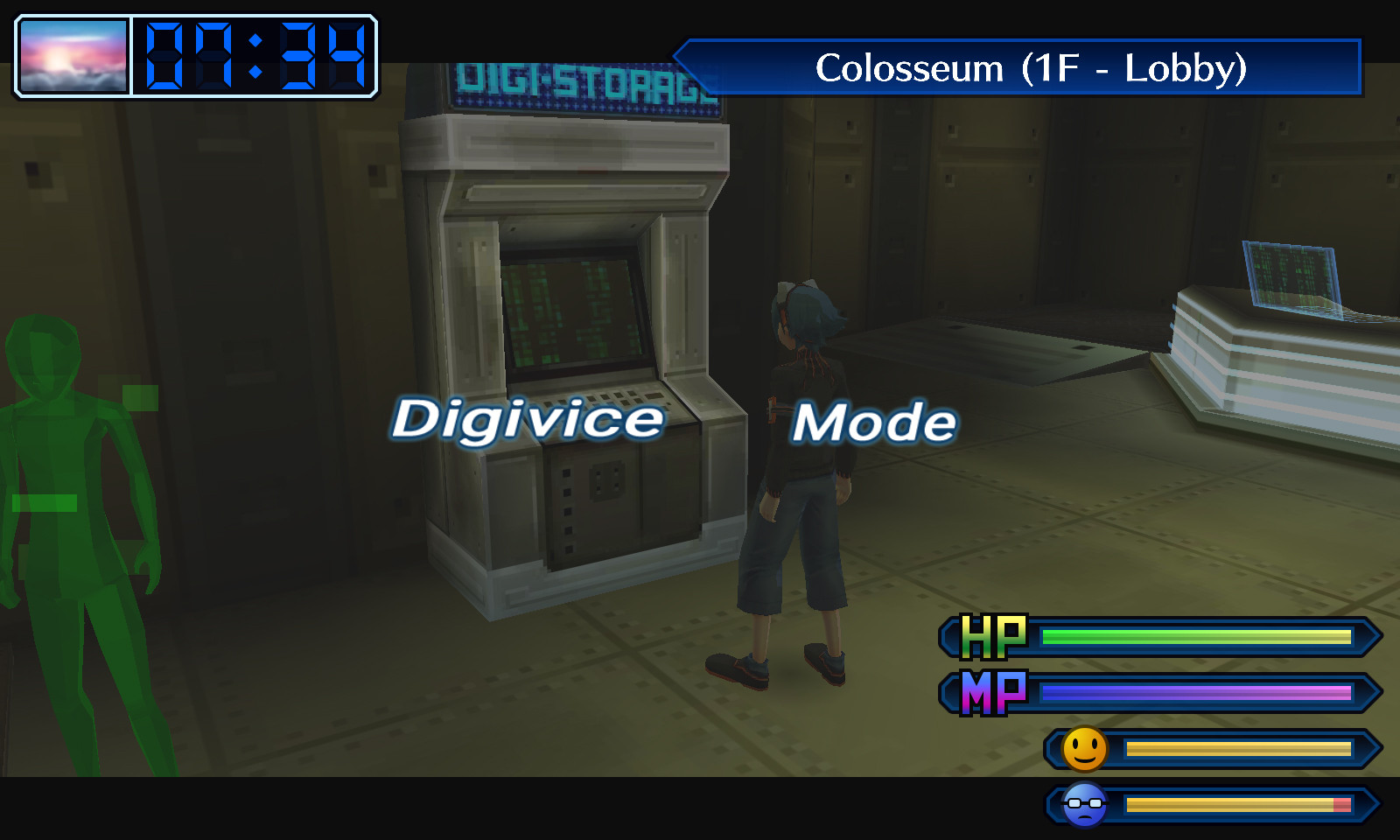Select the MP label icon

click(x=993, y=691)
